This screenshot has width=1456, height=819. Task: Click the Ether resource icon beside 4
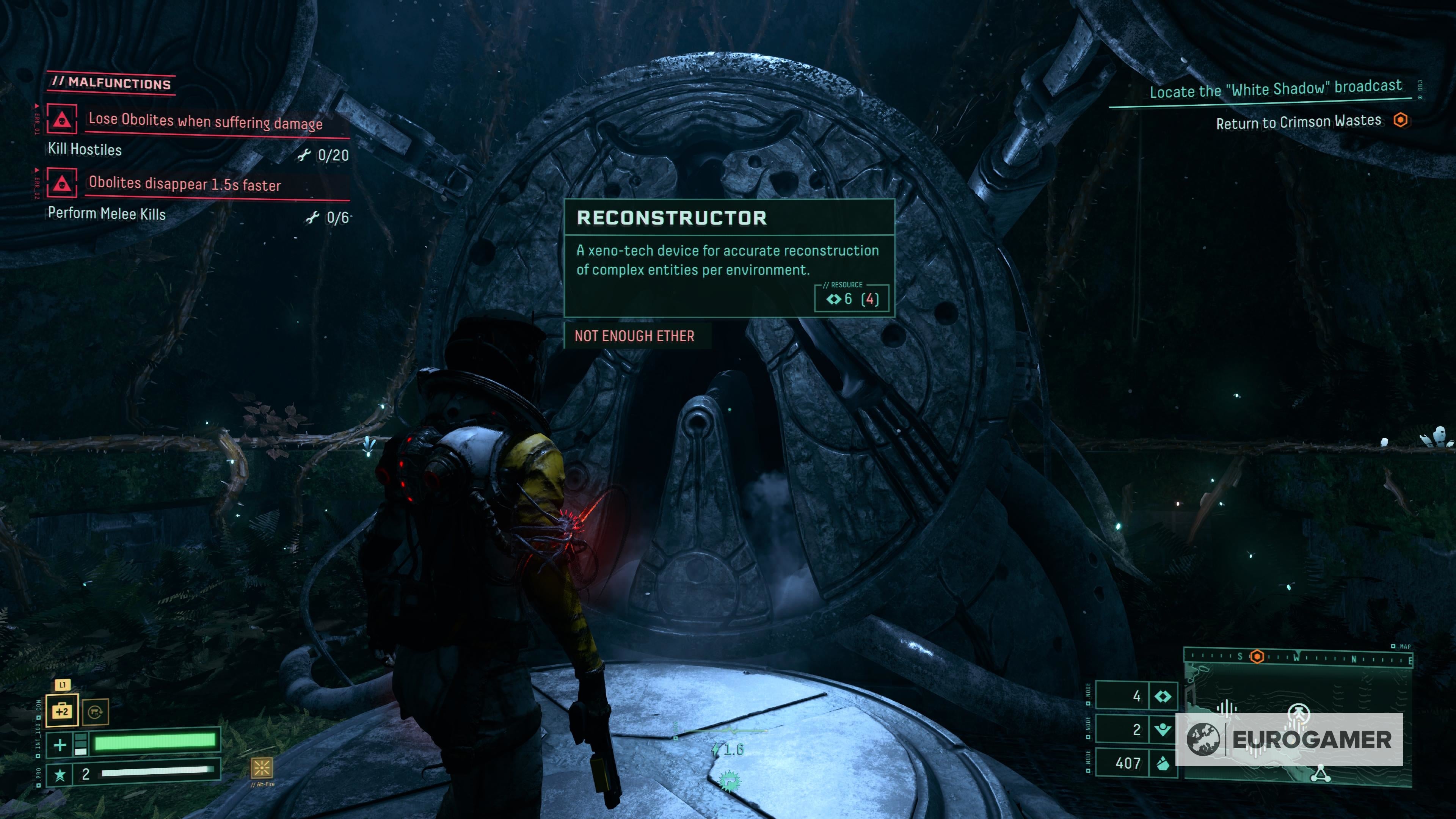pos(1163,697)
